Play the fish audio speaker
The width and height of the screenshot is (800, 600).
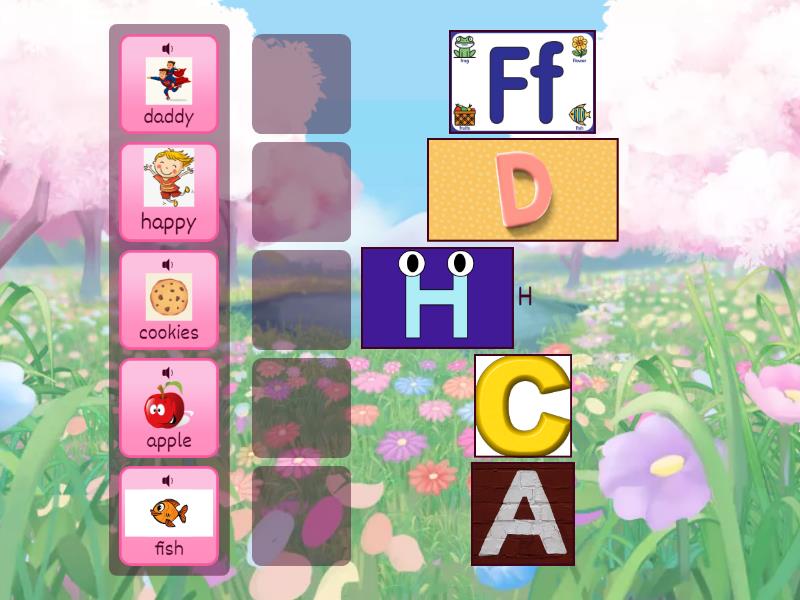click(168, 480)
